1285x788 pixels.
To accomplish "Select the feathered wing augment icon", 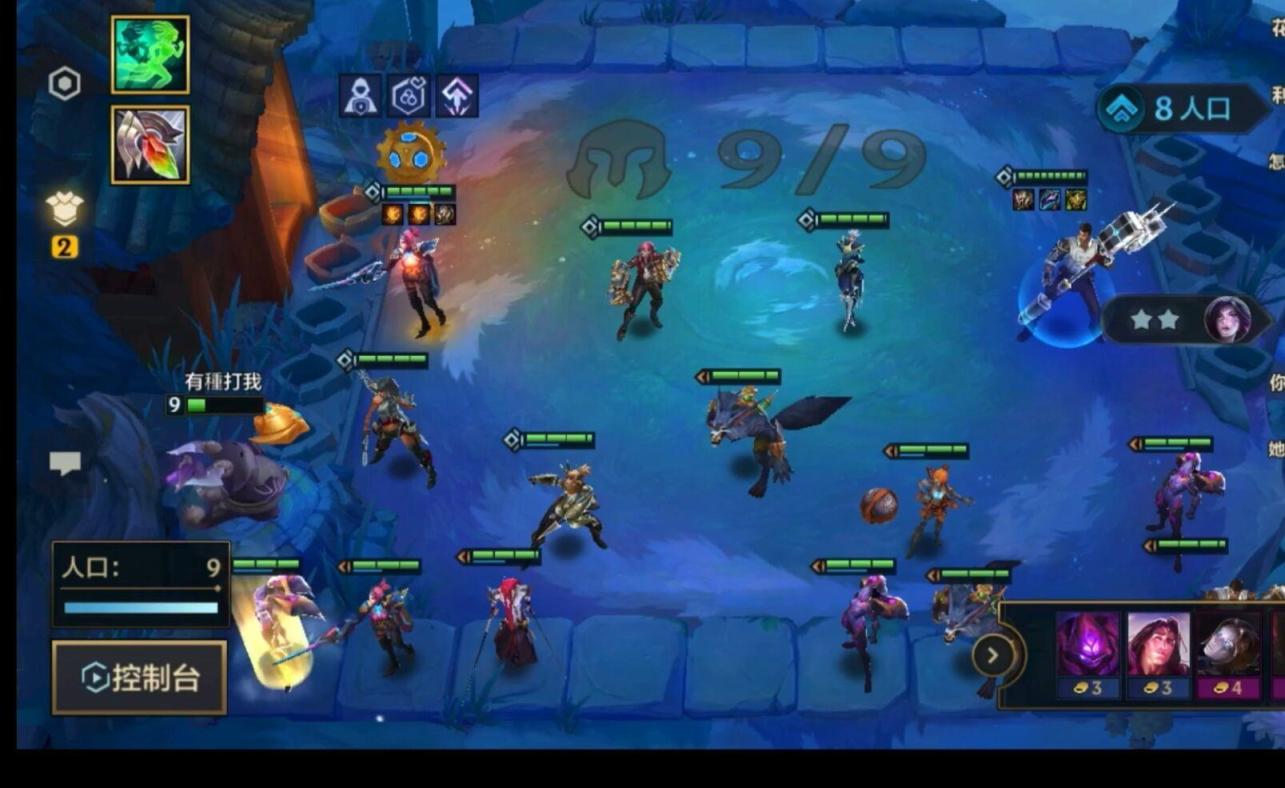I will (x=150, y=145).
